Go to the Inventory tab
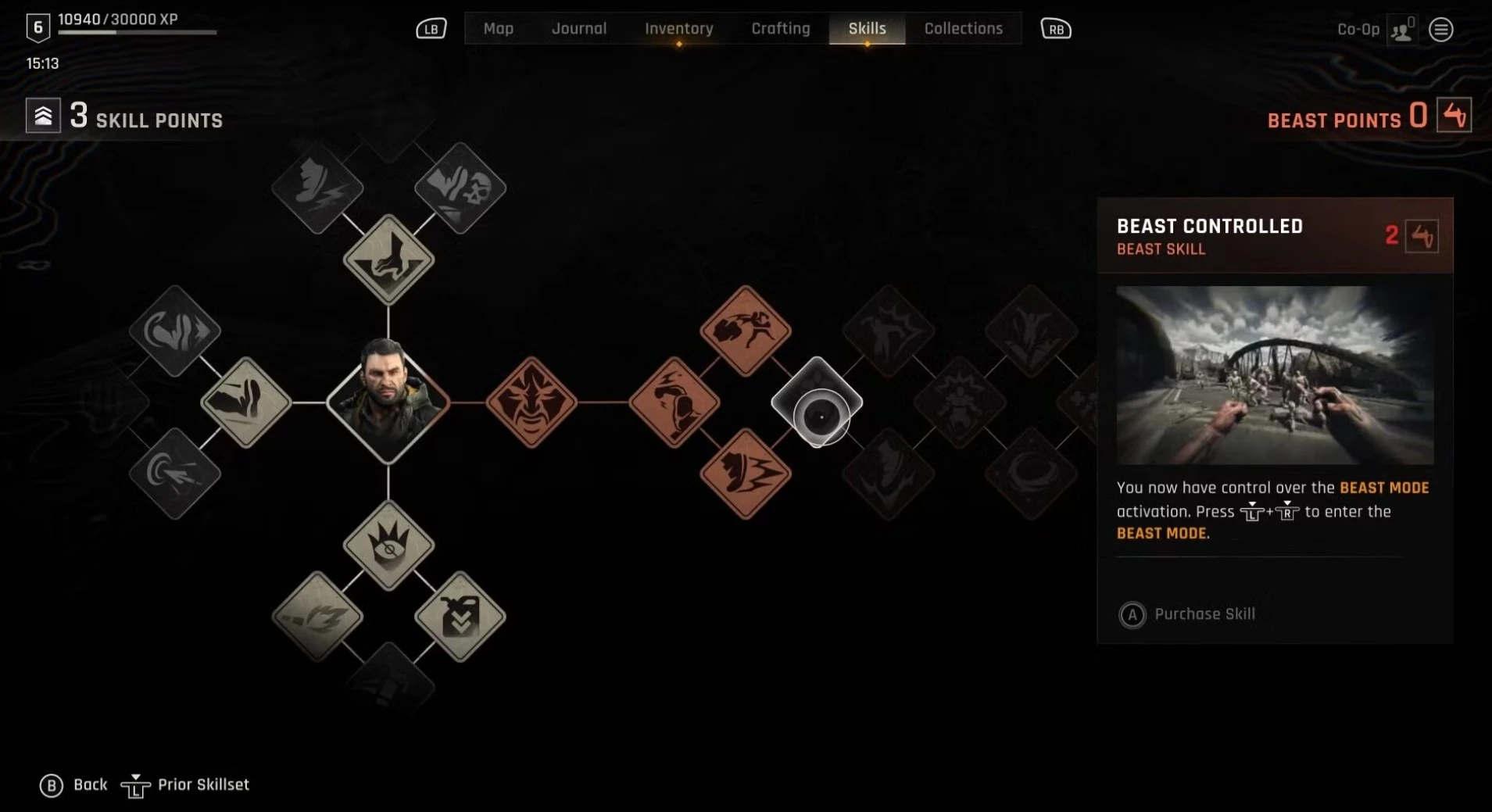This screenshot has height=812, width=1492. coord(678,29)
